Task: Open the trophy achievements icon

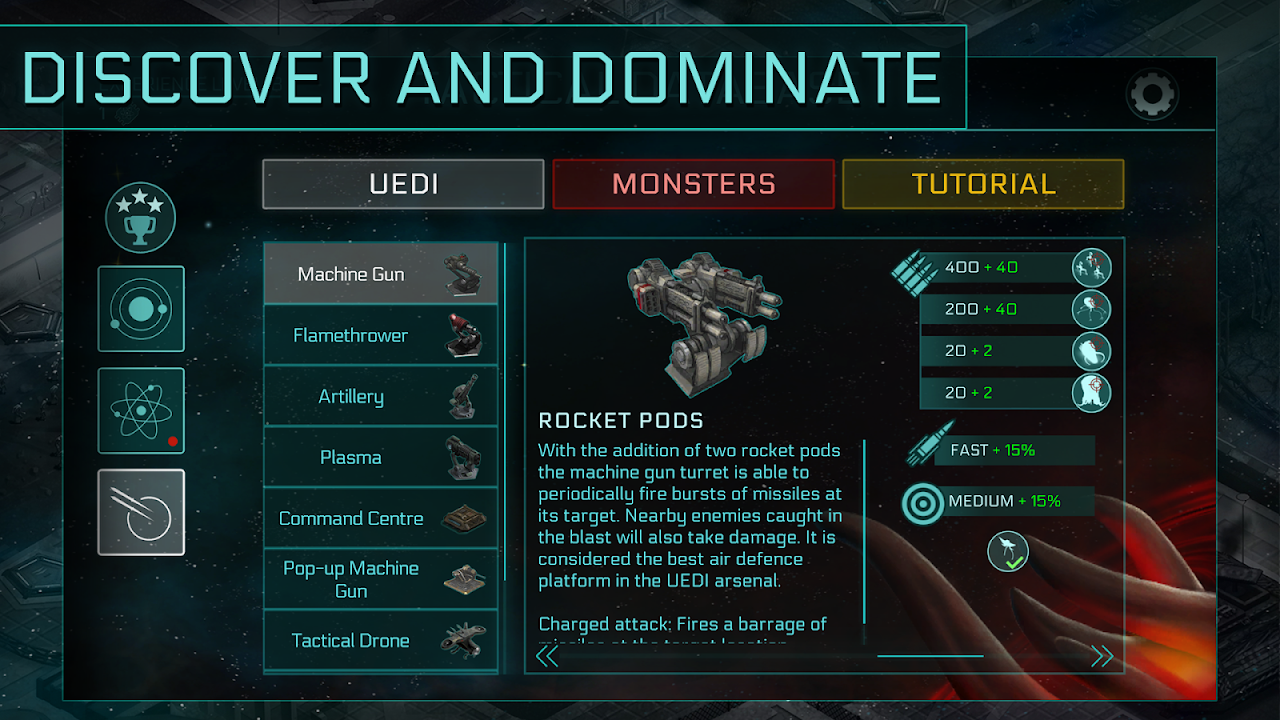Action: tap(141, 216)
